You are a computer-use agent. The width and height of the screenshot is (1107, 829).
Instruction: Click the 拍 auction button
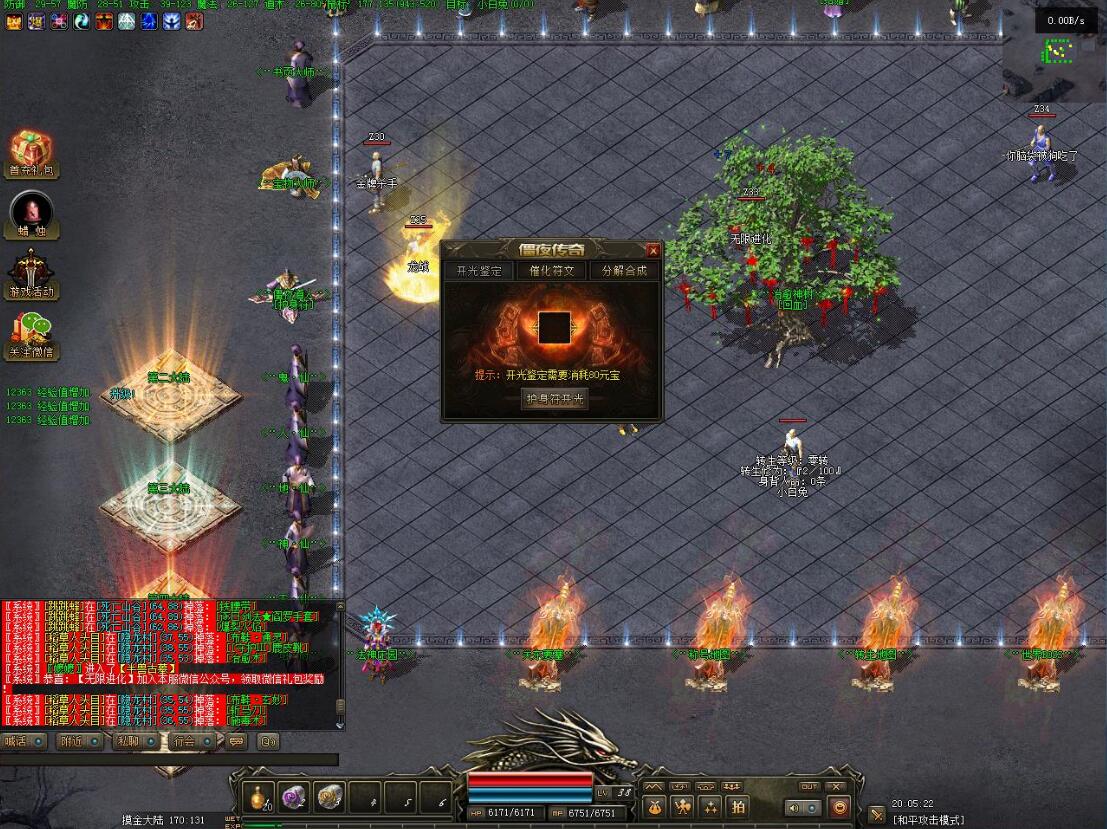pyautogui.click(x=738, y=806)
